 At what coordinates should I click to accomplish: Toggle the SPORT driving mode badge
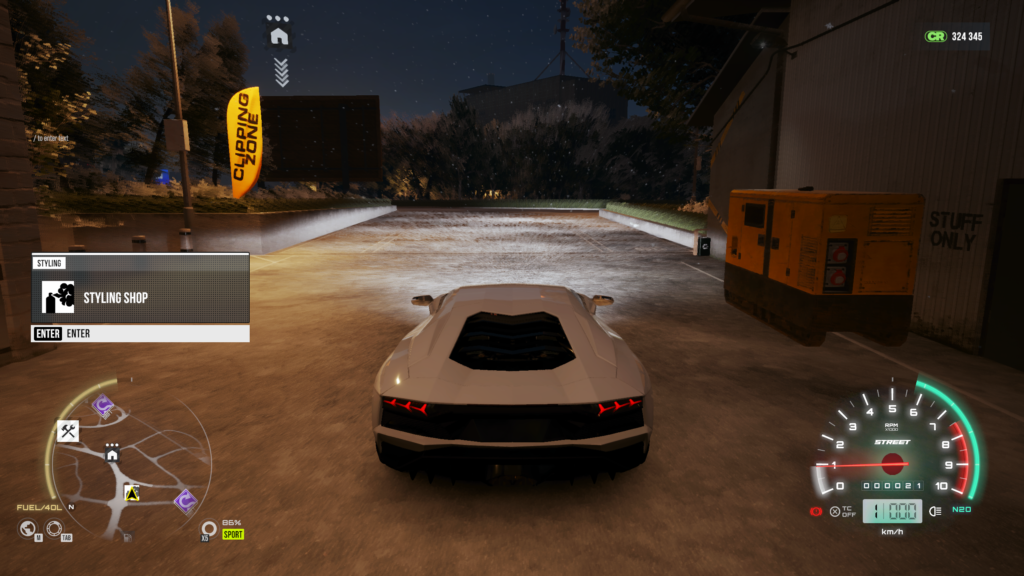point(233,534)
